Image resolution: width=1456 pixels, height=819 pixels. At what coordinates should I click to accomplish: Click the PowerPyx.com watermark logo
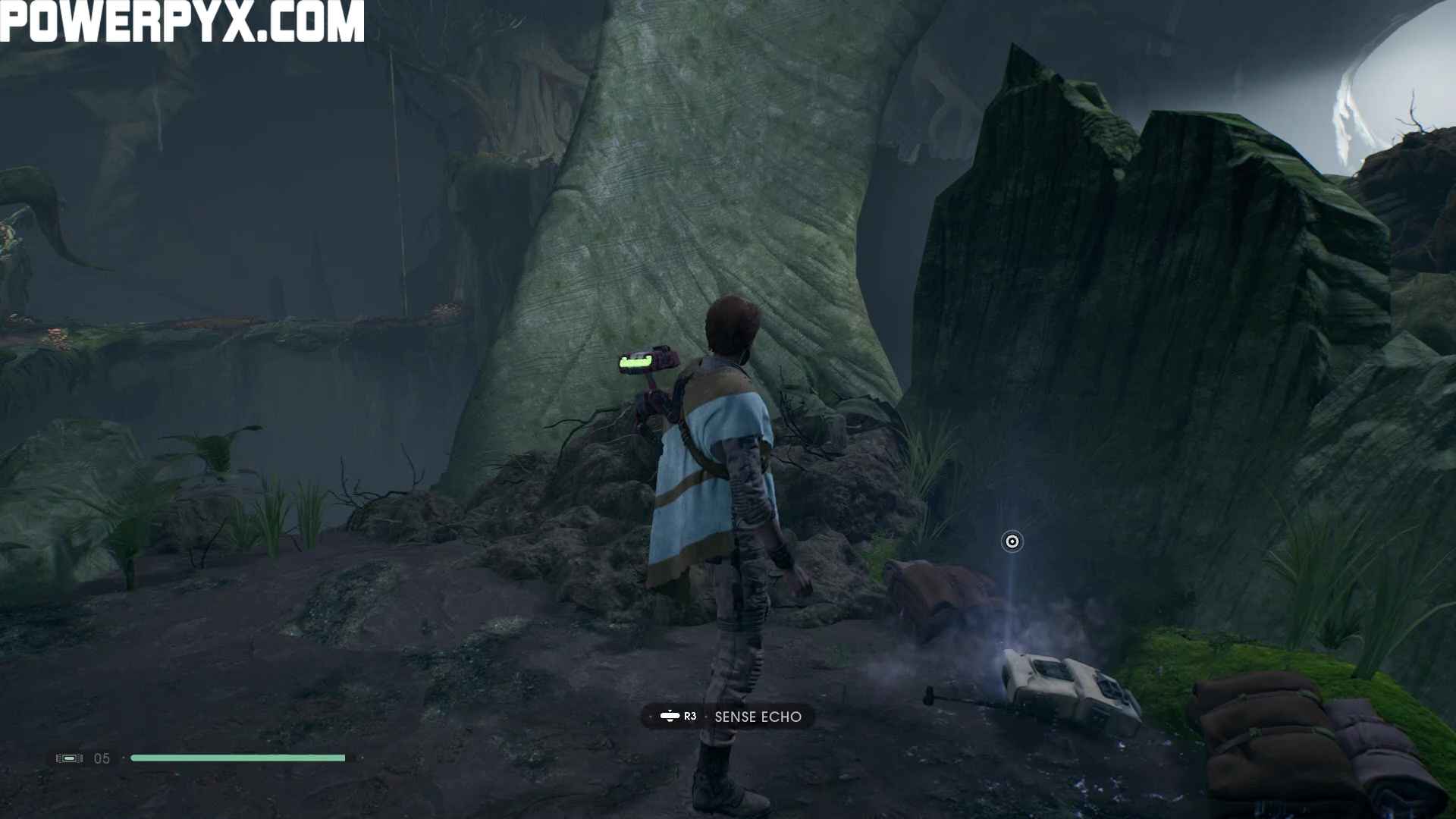pos(182,21)
